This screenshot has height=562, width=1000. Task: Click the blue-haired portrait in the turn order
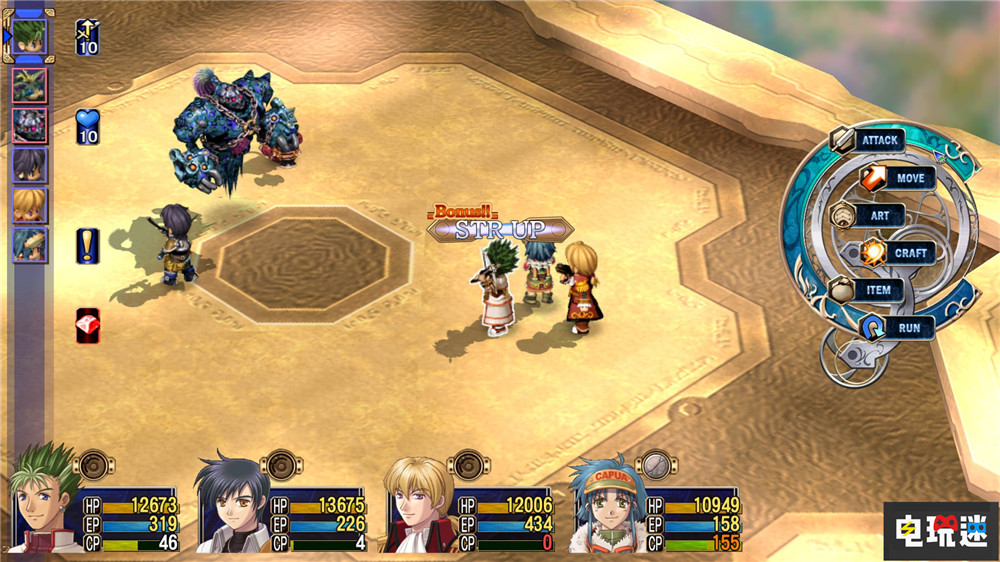(29, 245)
